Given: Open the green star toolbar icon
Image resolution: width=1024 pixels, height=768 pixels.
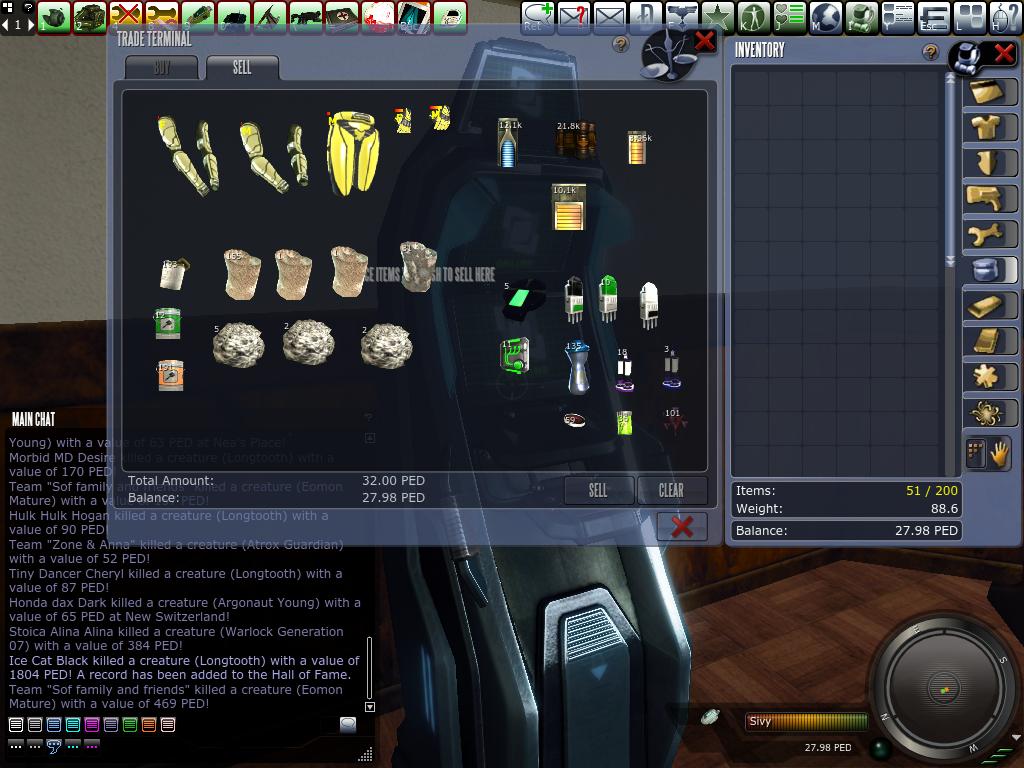Looking at the screenshot, I should (717, 17).
